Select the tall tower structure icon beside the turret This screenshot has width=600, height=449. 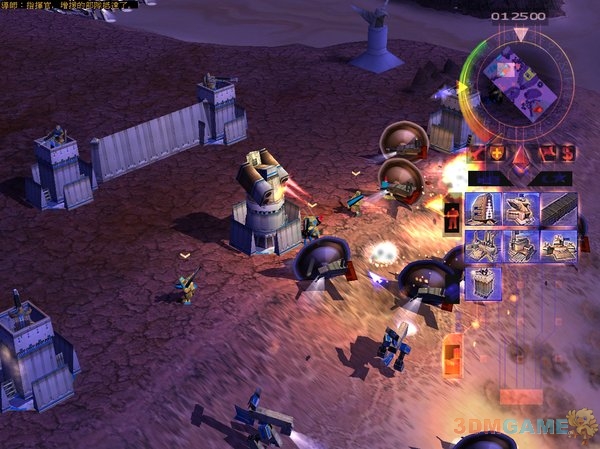click(x=483, y=210)
